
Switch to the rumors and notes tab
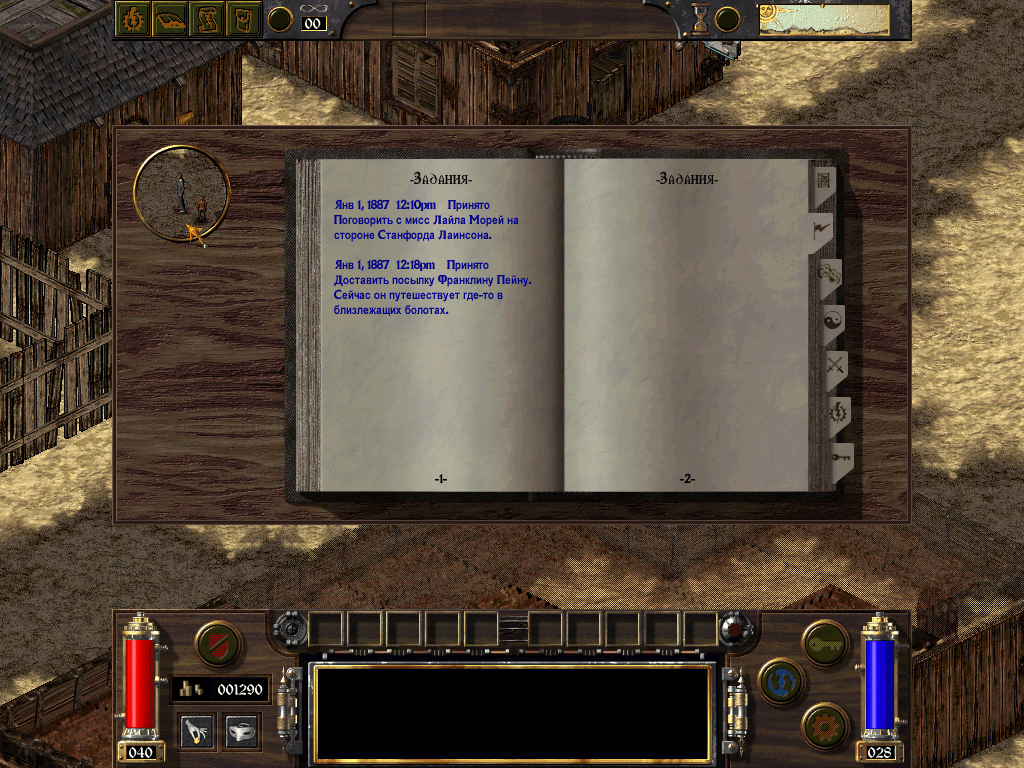[x=825, y=182]
